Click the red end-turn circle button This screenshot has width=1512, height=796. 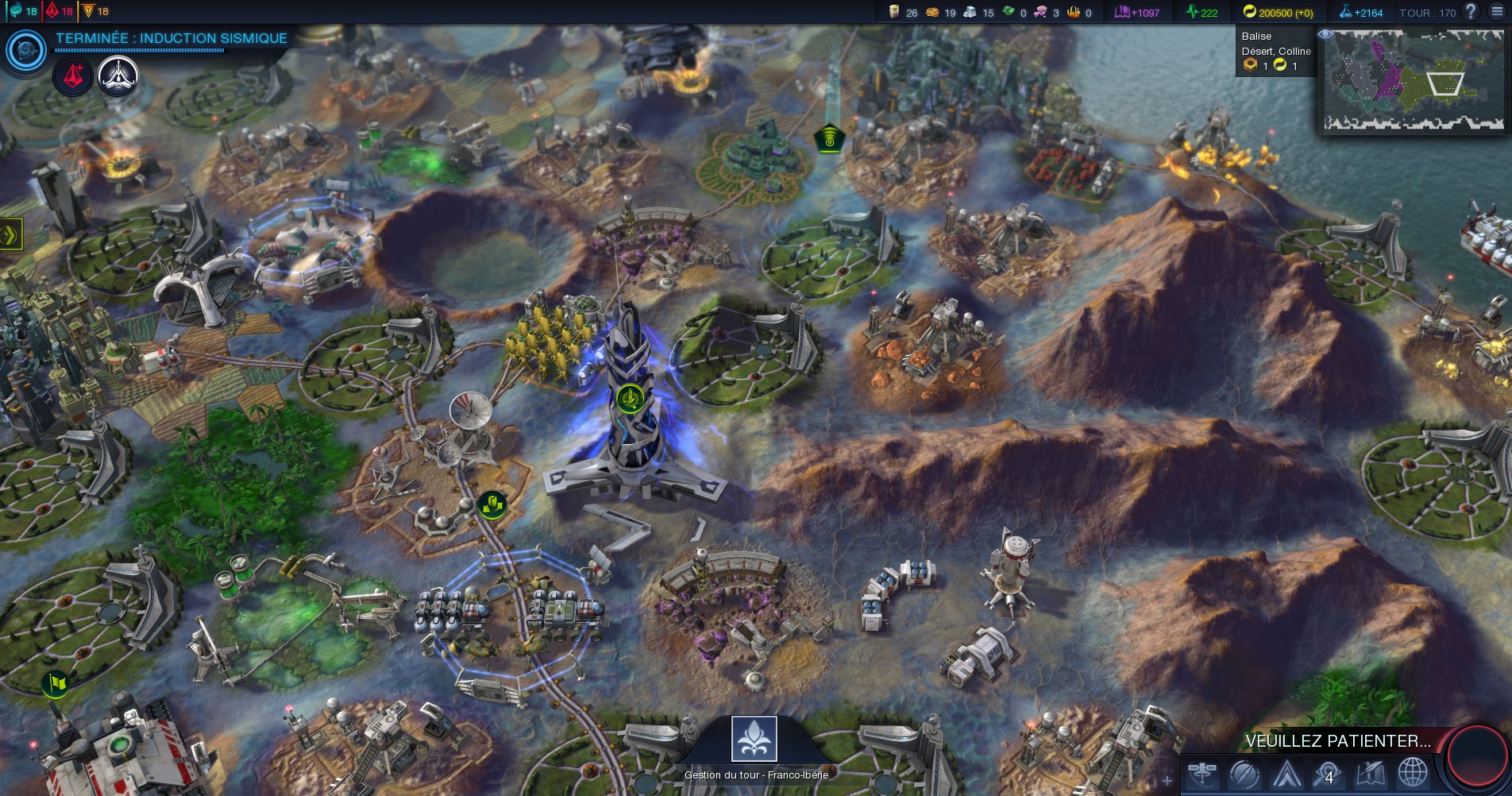(x=1477, y=755)
